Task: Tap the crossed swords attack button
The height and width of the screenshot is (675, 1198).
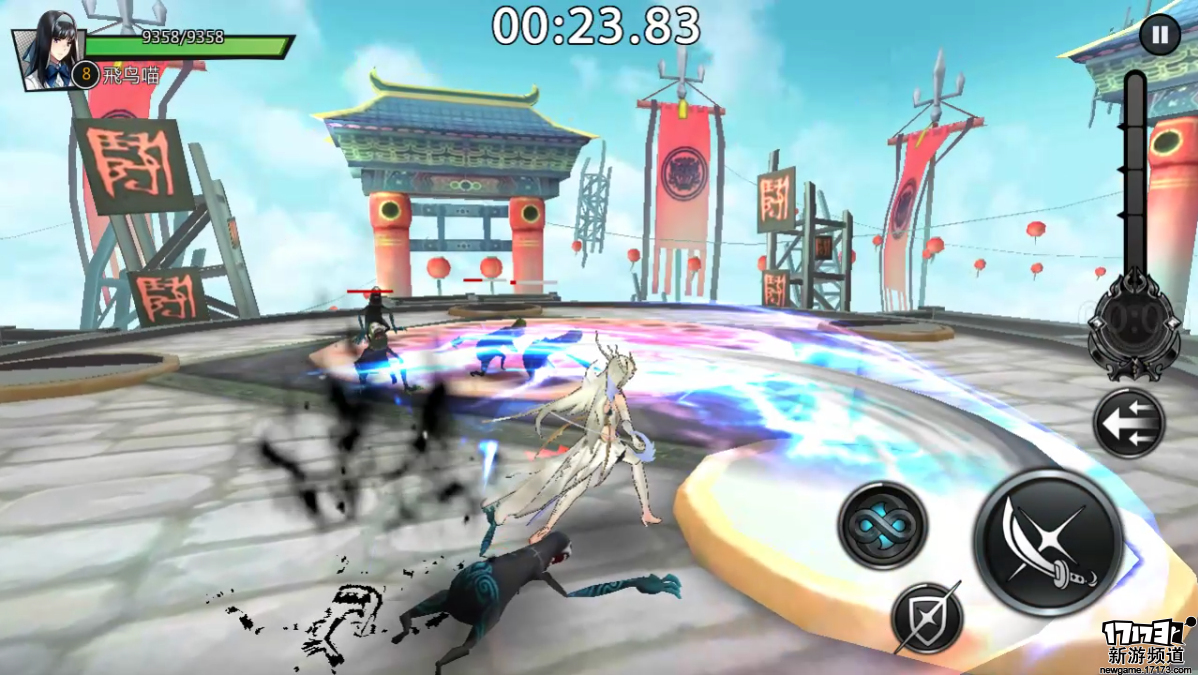Action: click(x=1048, y=542)
